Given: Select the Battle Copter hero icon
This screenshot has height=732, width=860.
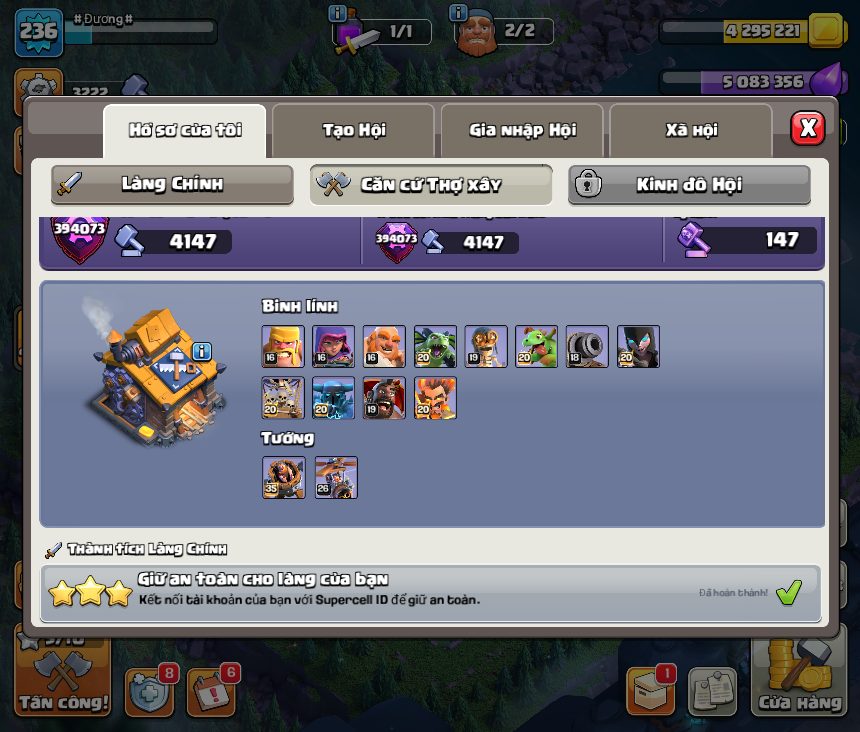Looking at the screenshot, I should [336, 477].
